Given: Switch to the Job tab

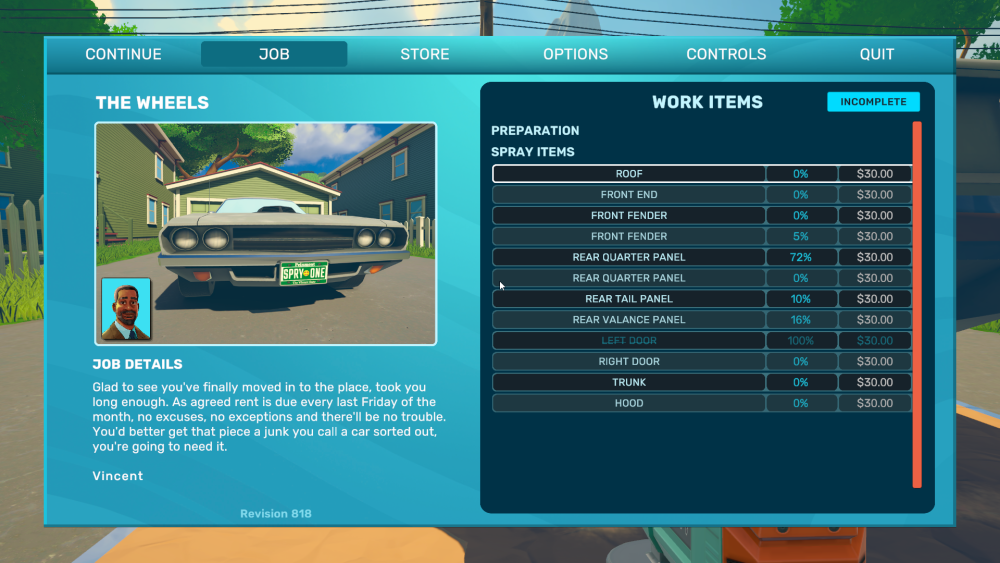Looking at the screenshot, I should tap(274, 54).
